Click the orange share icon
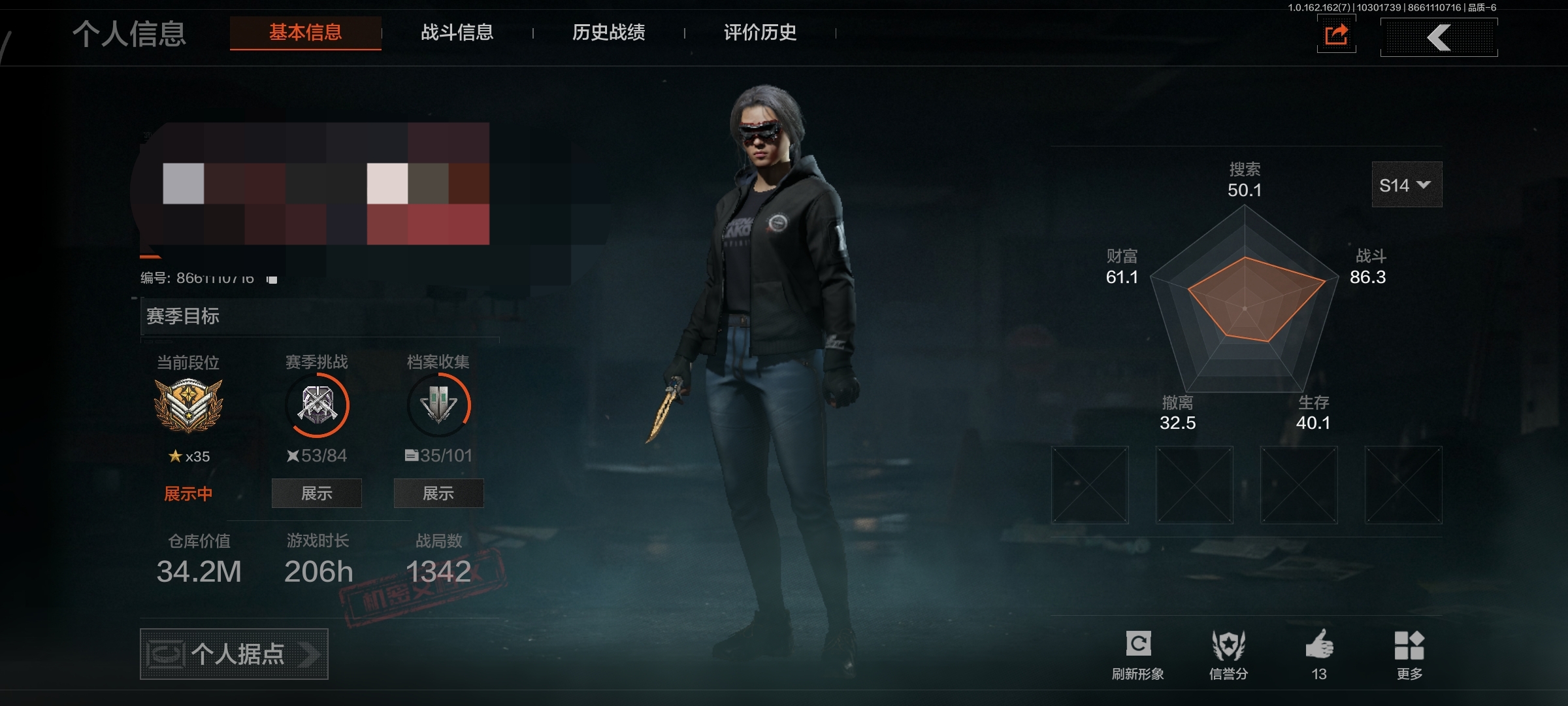The height and width of the screenshot is (706, 1568). 1336,35
